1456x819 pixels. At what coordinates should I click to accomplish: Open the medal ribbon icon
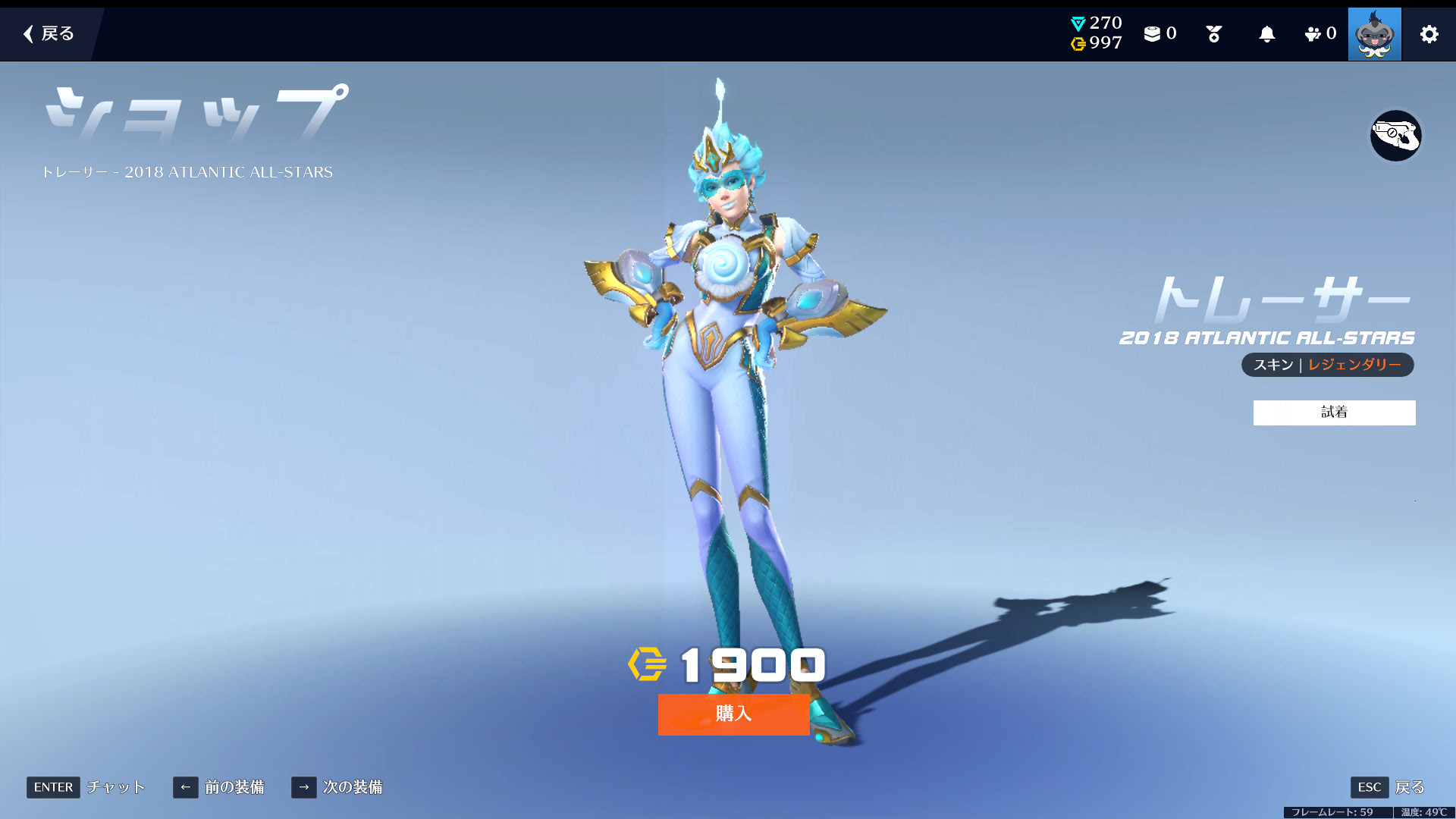(x=1213, y=34)
